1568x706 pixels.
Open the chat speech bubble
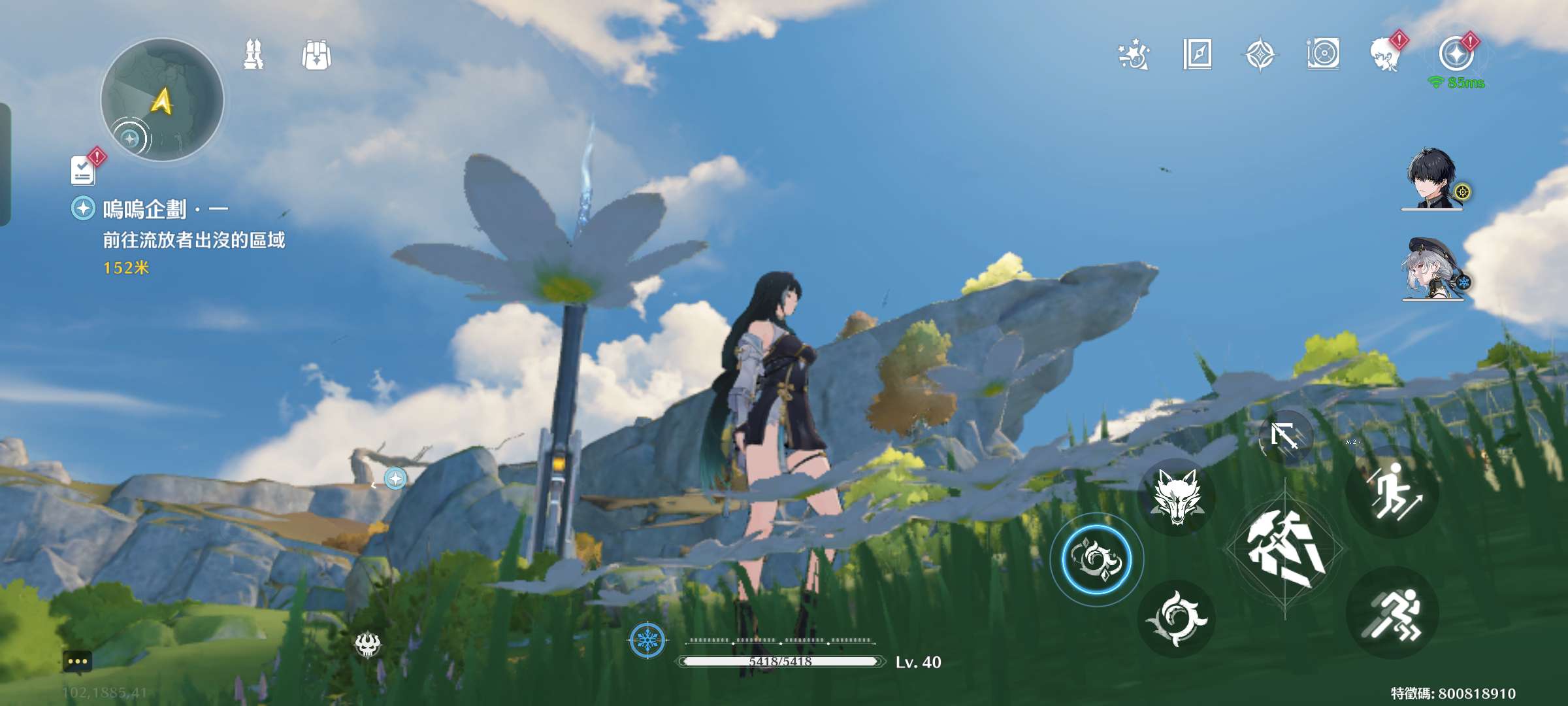(77, 662)
